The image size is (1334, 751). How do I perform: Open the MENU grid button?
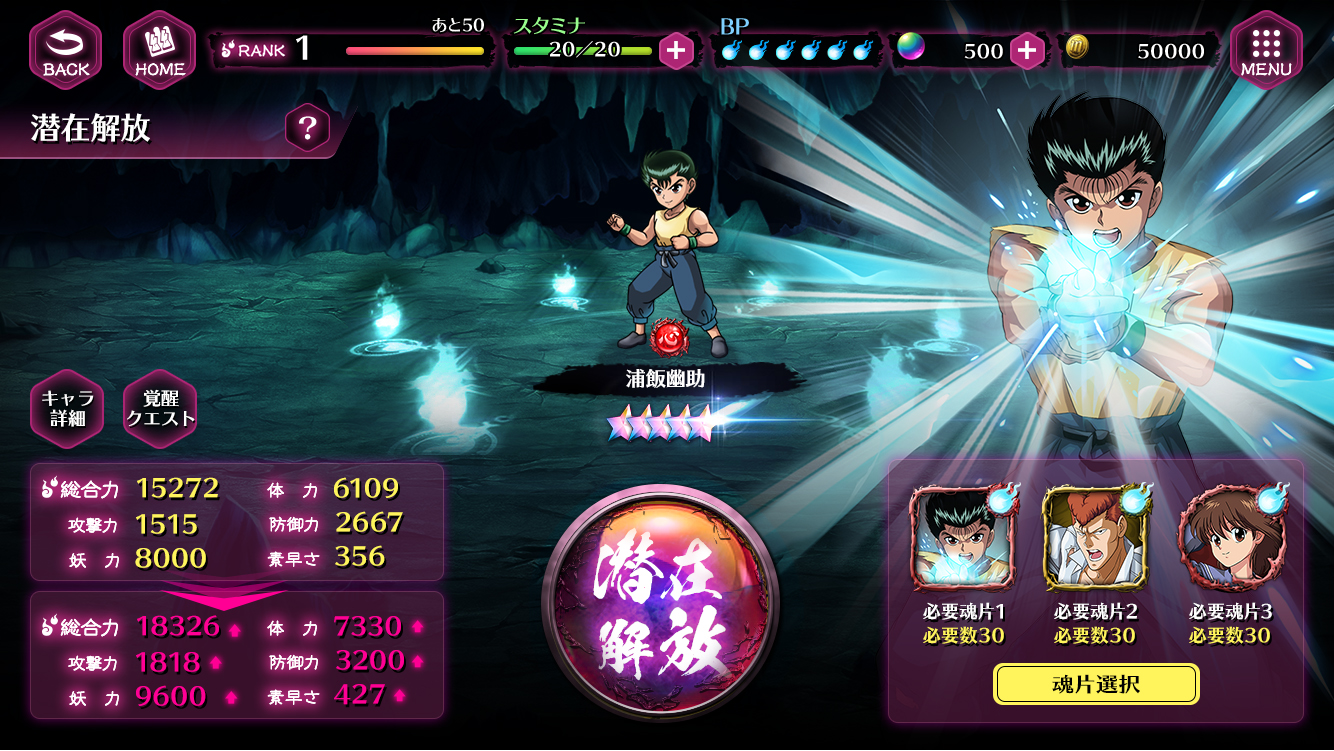(x=1266, y=50)
